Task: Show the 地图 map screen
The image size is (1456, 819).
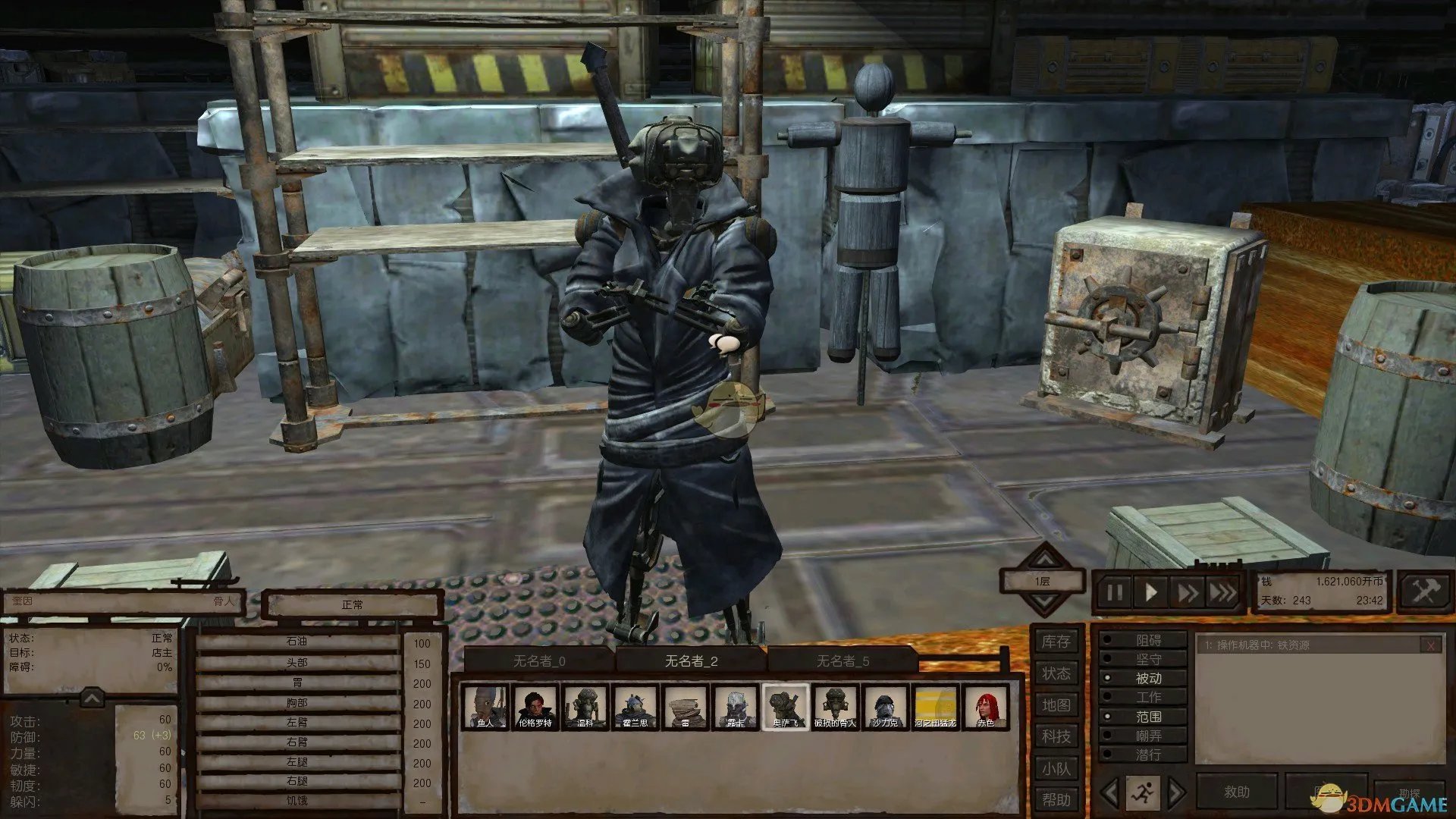Action: 1056,705
